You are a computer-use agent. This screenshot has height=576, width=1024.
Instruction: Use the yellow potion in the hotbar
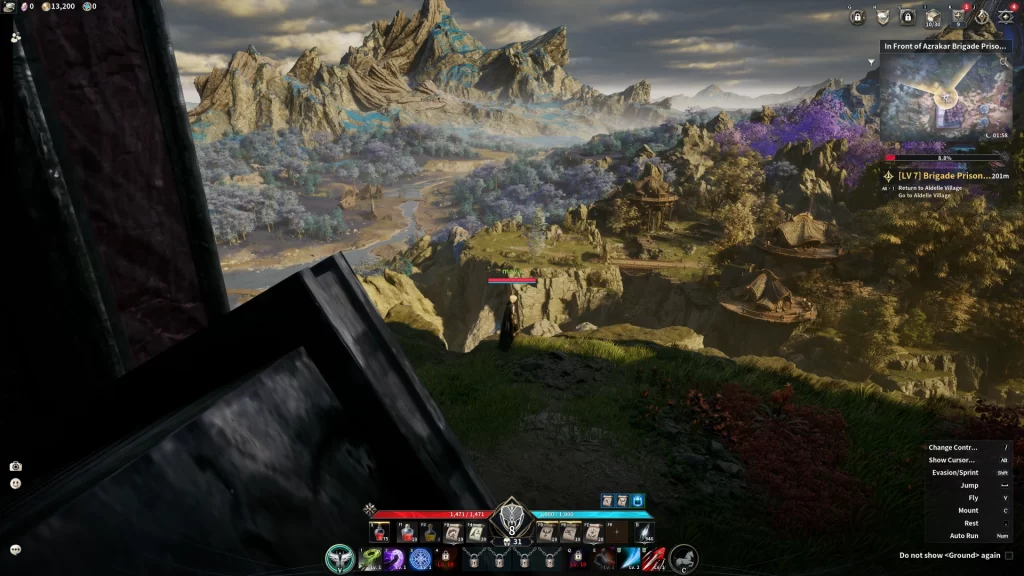428,533
